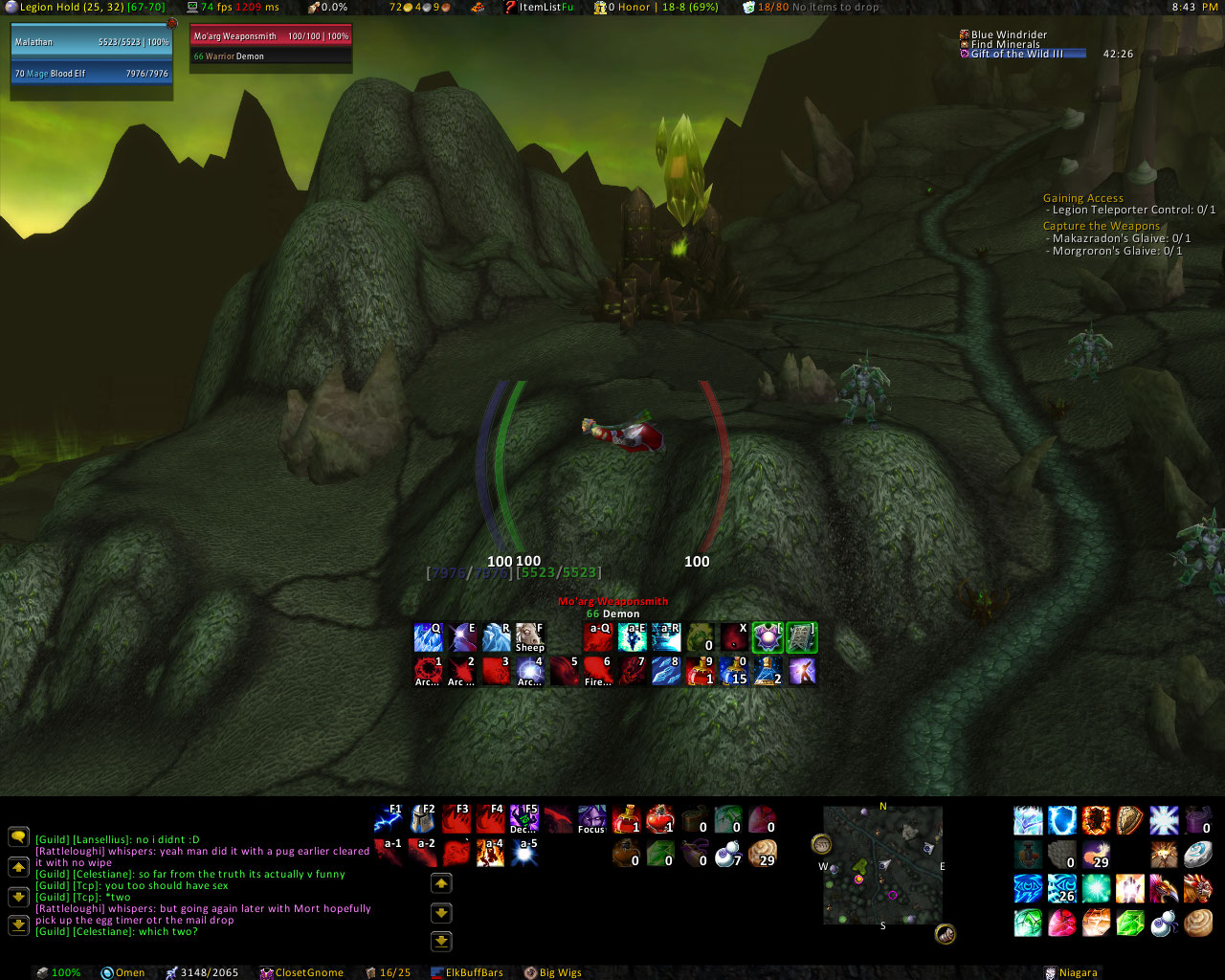Activate the Fire spell on key 6
1225x980 pixels.
click(598, 671)
